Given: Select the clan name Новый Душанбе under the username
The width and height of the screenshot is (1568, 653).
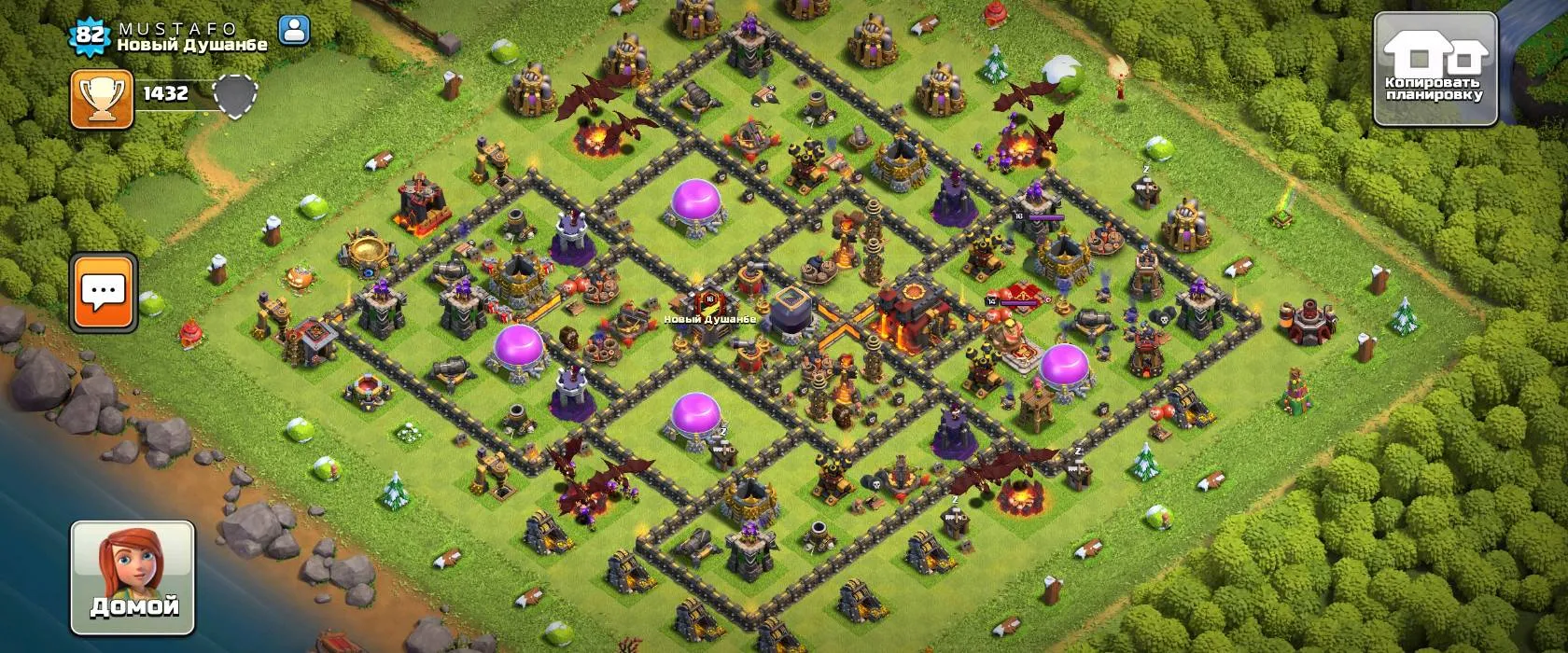Looking at the screenshot, I should coord(192,45).
